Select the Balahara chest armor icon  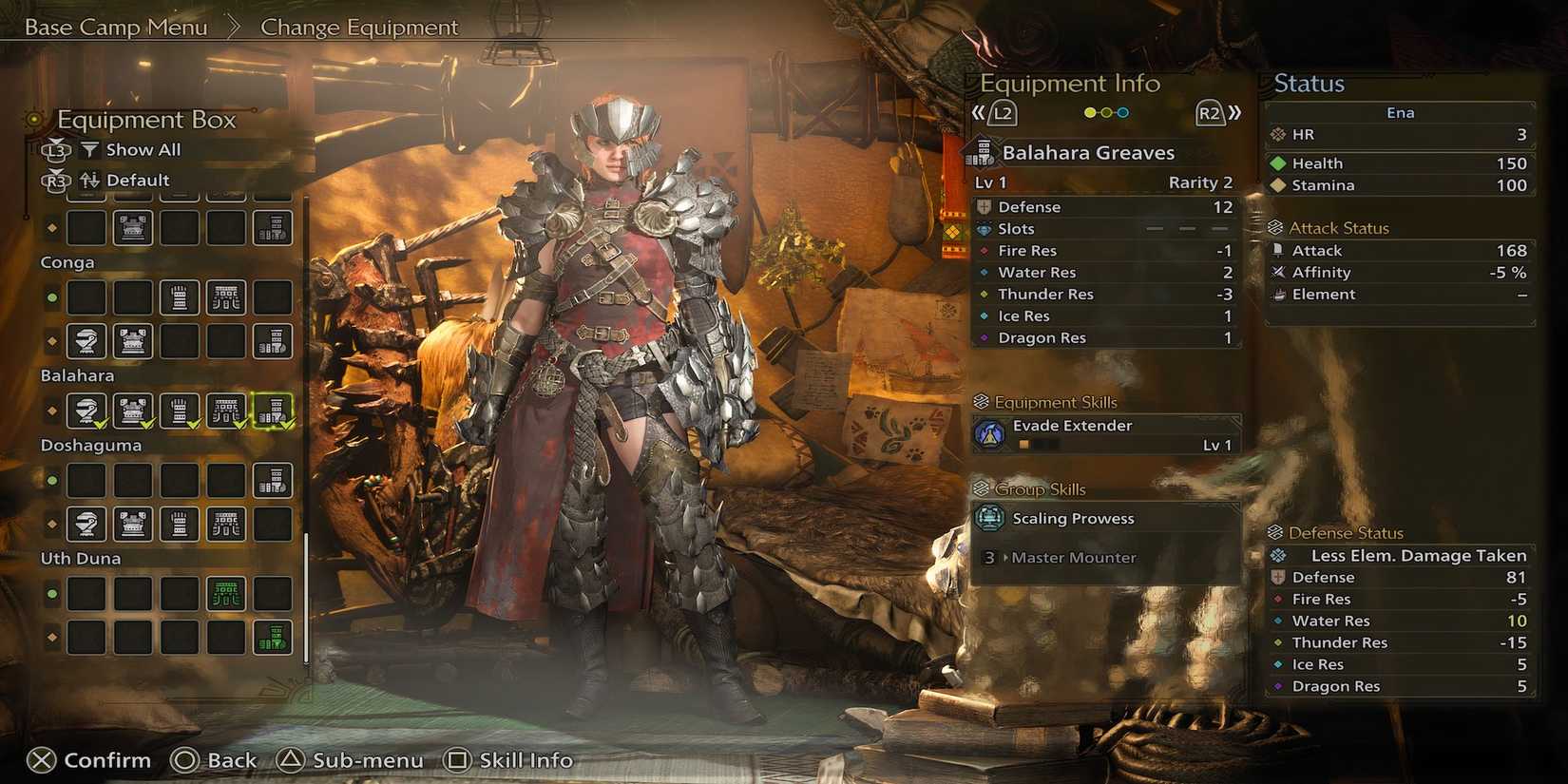133,411
